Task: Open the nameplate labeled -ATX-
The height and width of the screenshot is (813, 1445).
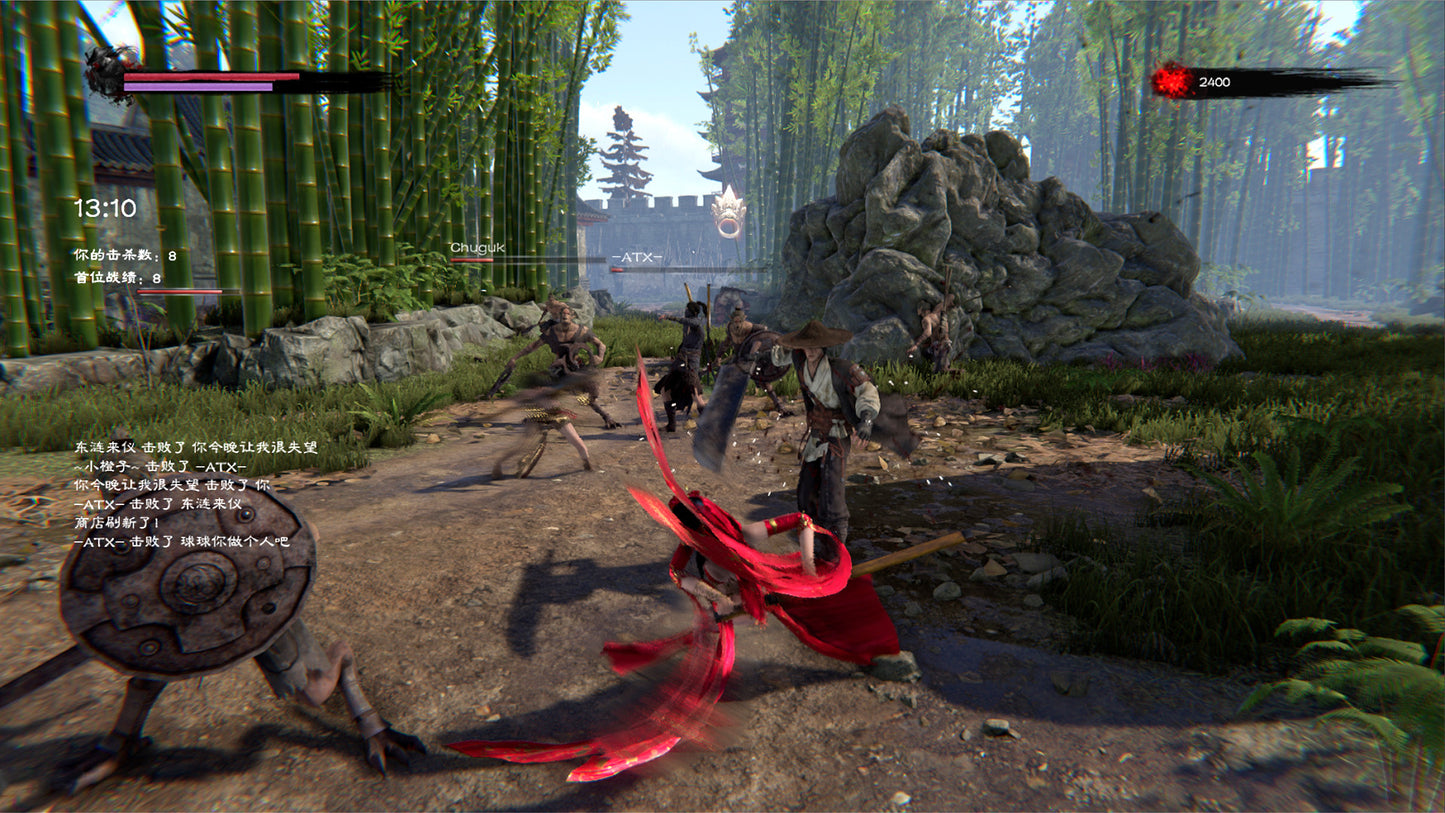Action: pos(637,257)
